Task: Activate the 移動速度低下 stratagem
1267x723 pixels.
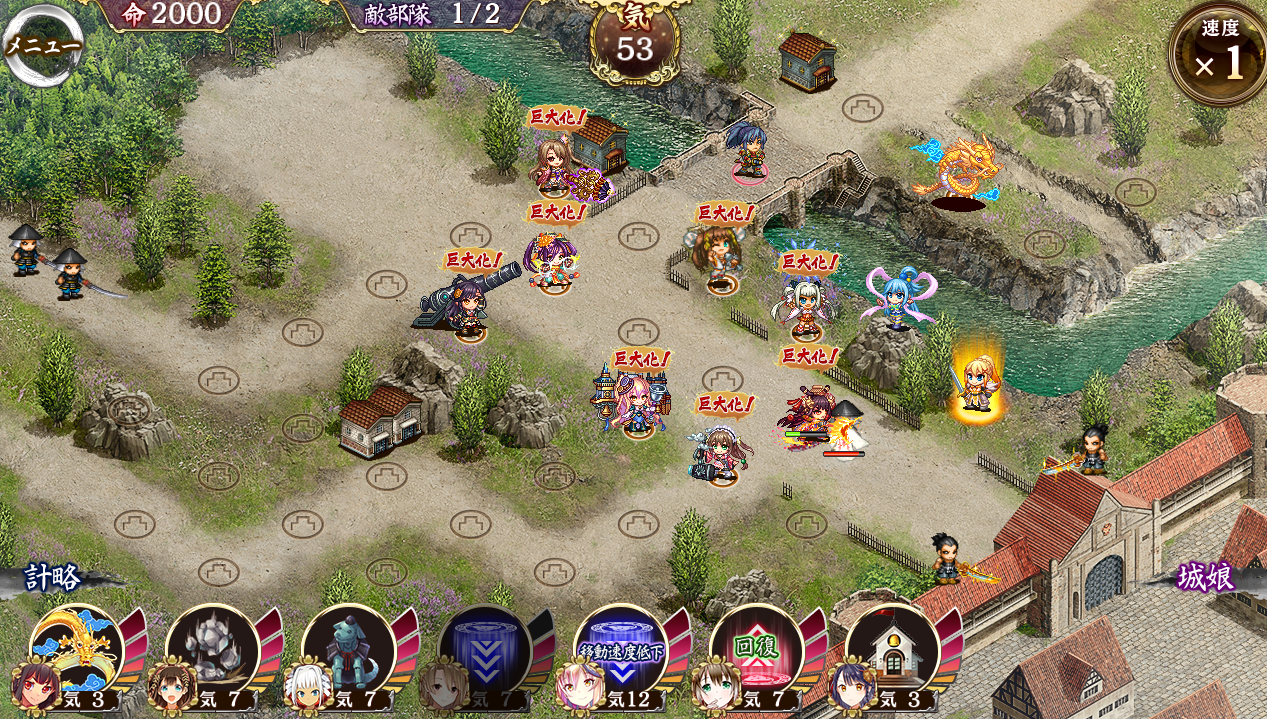Action: (x=621, y=651)
